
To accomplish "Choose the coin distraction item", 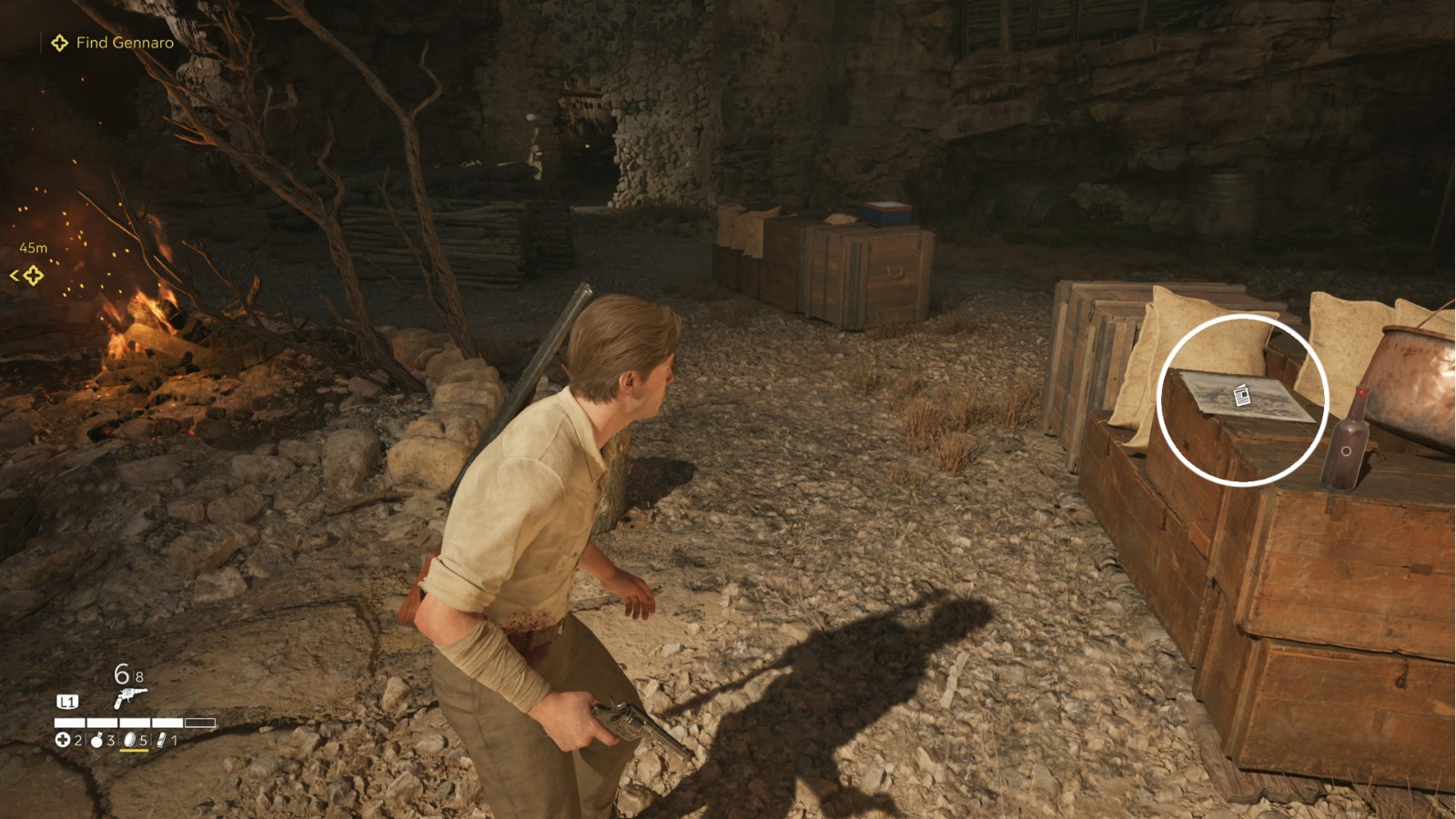I will click(129, 740).
